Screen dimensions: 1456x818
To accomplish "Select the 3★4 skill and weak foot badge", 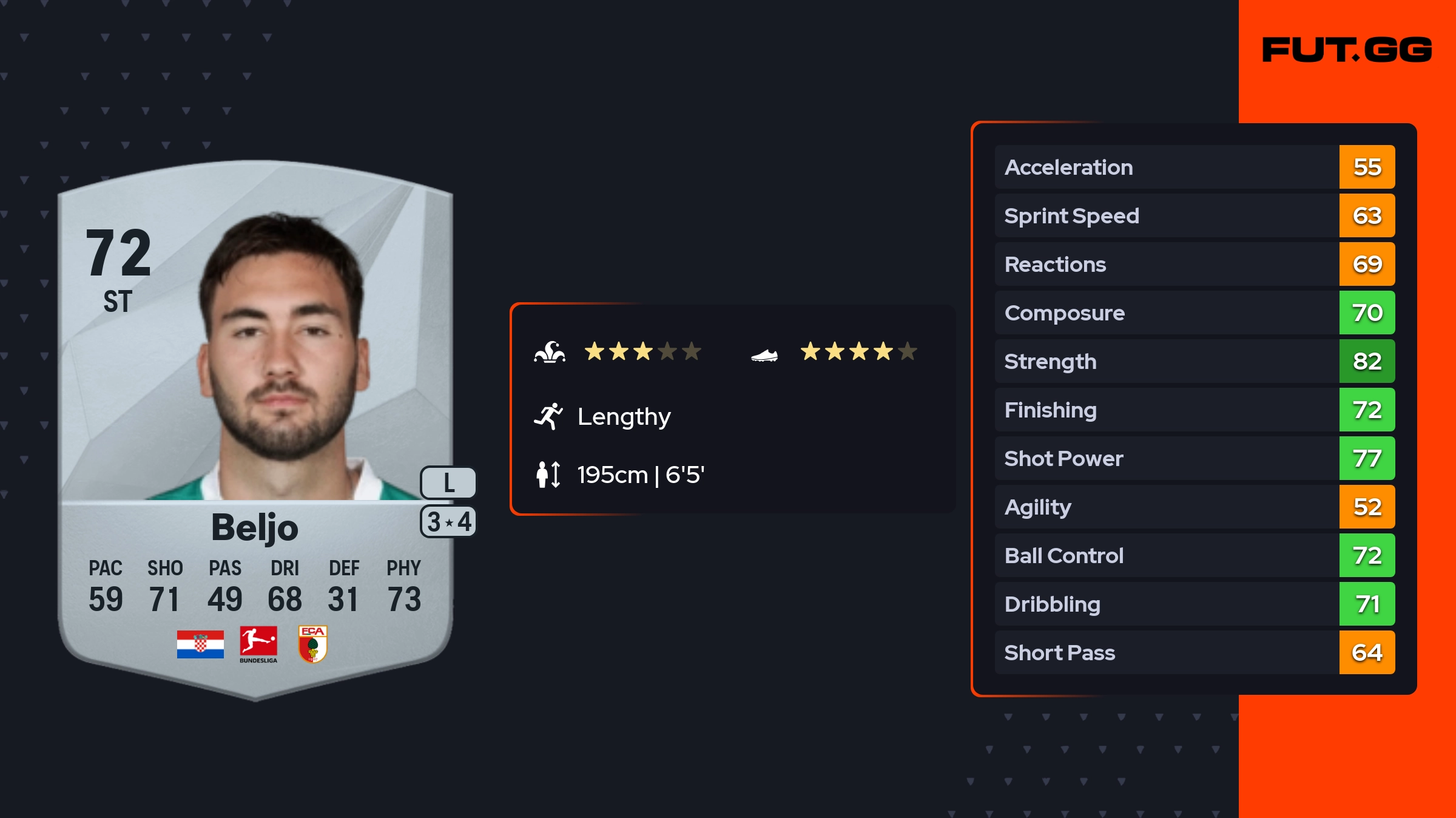I will pos(448,522).
